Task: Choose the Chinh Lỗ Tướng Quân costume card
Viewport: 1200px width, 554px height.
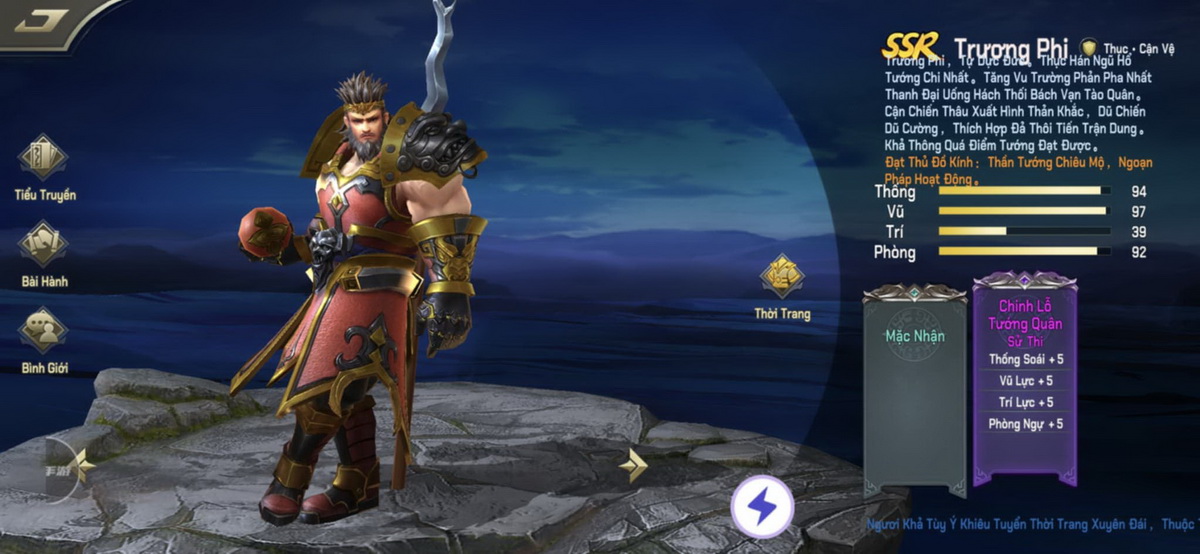Action: point(1025,378)
